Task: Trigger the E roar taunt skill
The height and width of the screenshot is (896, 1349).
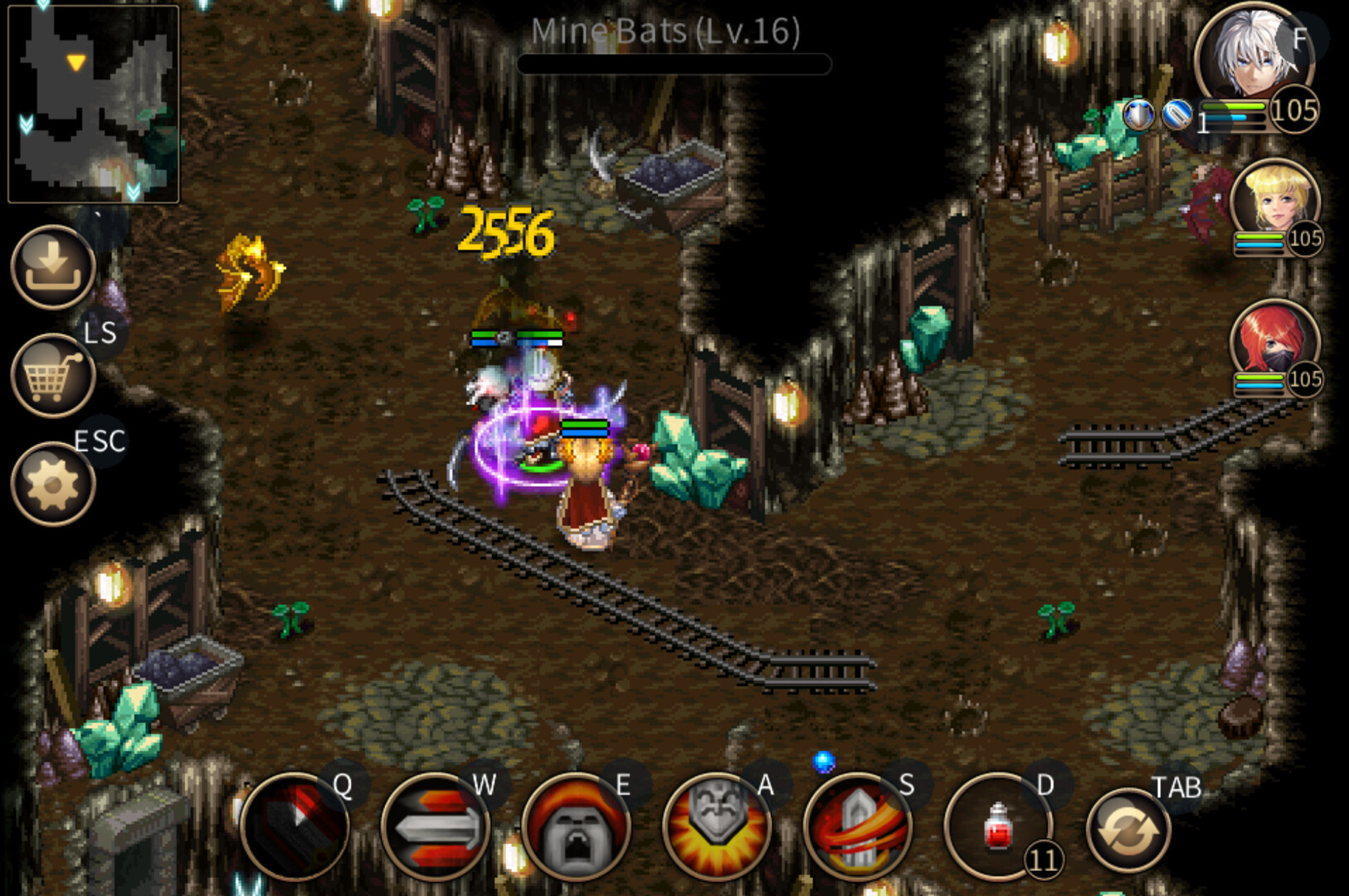Action: tap(579, 830)
